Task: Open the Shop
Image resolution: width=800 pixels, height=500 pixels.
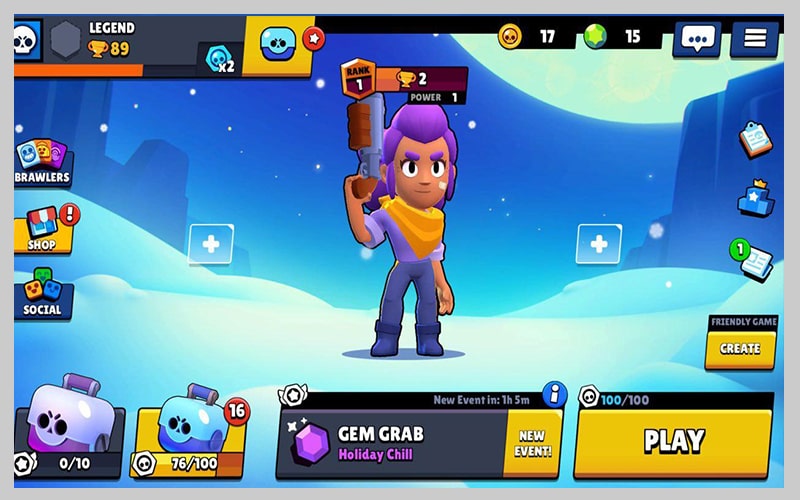Action: coord(42,229)
